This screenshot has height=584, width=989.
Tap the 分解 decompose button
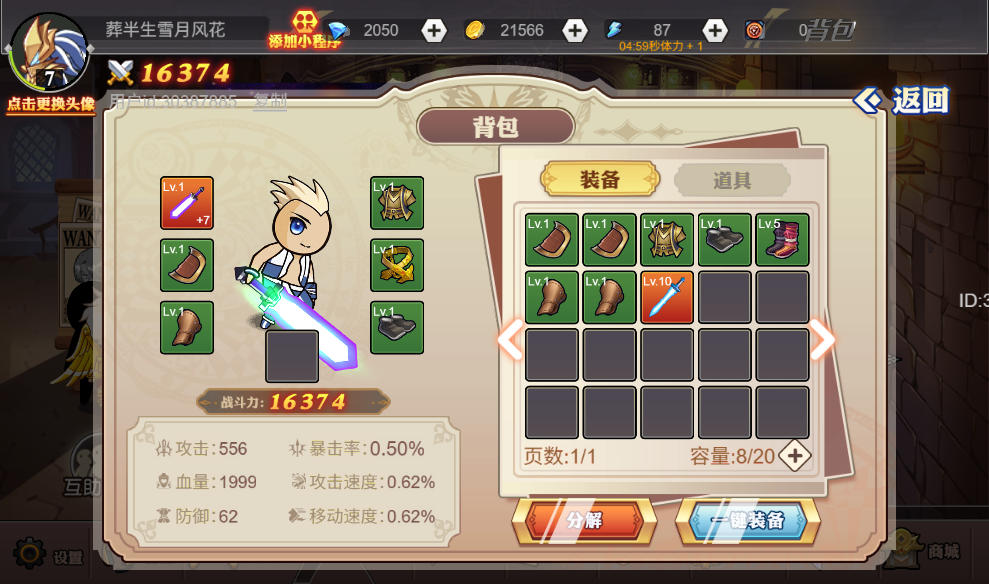coord(584,521)
